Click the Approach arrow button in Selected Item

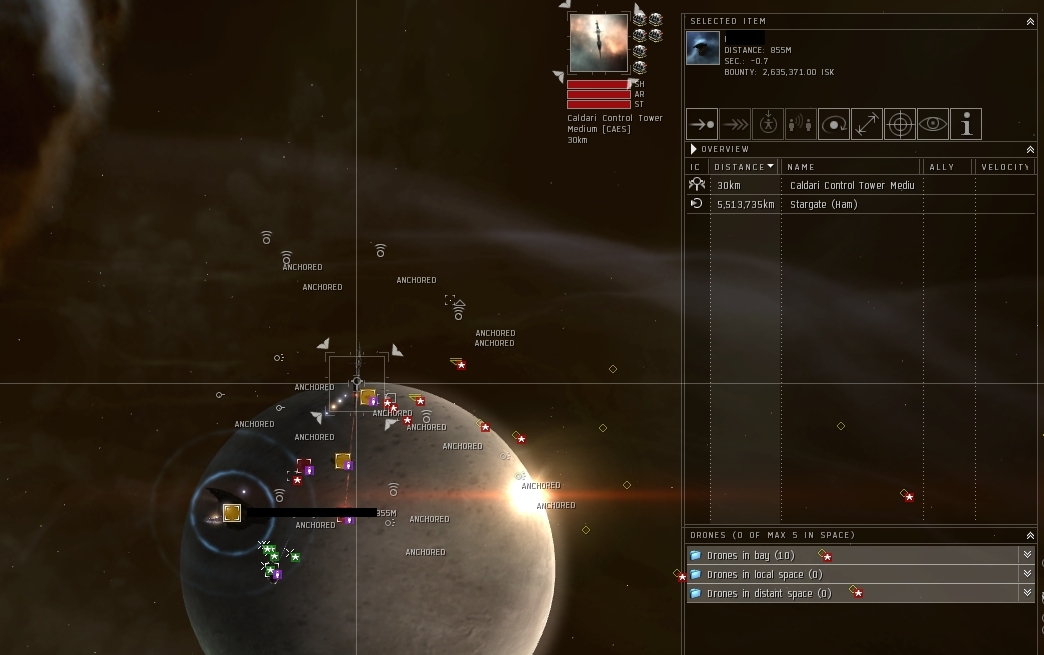702,124
